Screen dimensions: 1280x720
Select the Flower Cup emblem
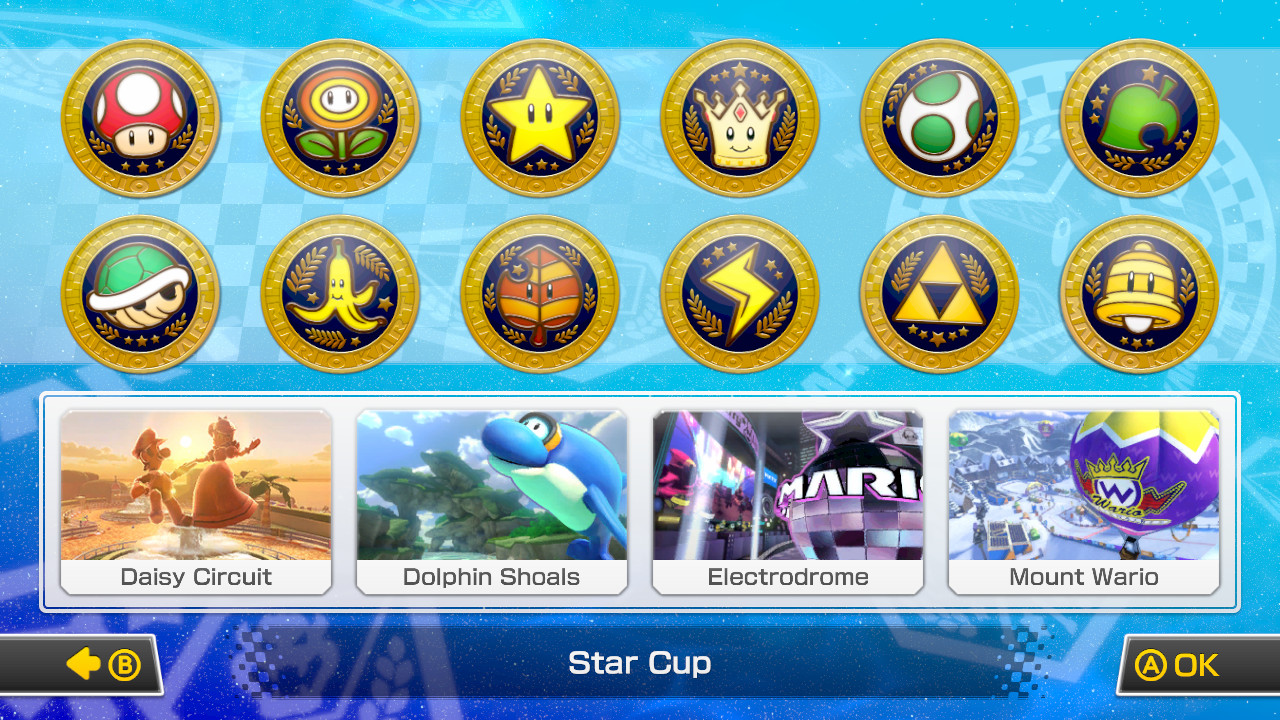point(339,117)
